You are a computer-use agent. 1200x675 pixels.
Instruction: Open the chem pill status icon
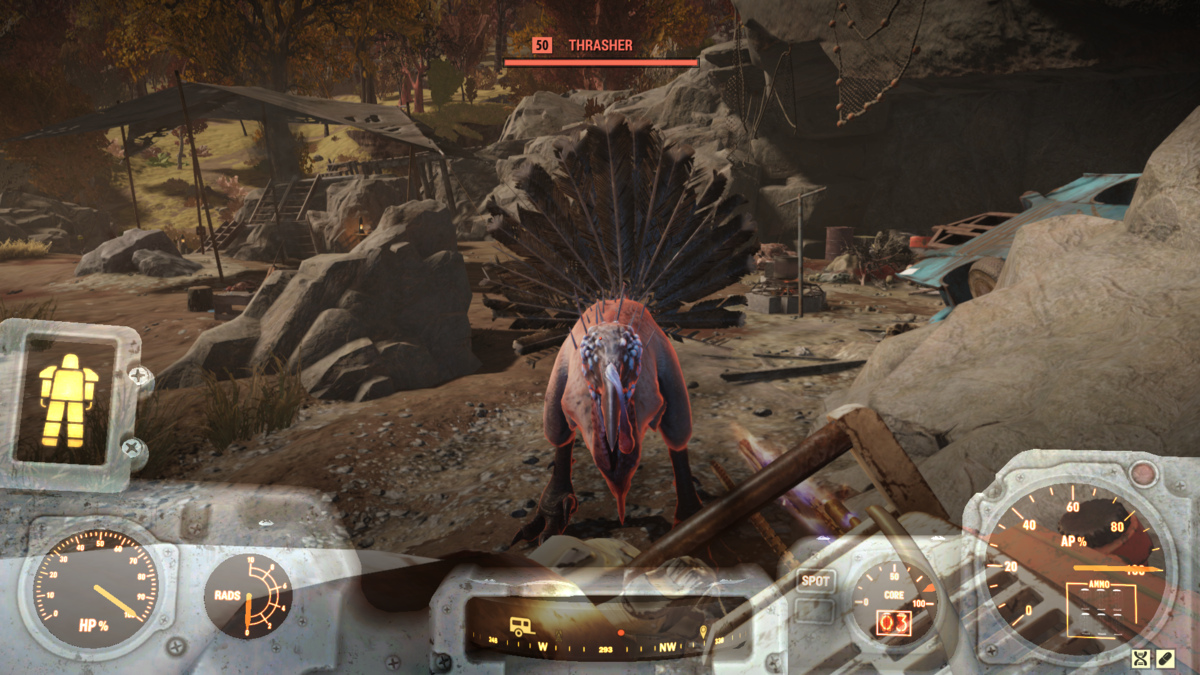(x=1165, y=658)
